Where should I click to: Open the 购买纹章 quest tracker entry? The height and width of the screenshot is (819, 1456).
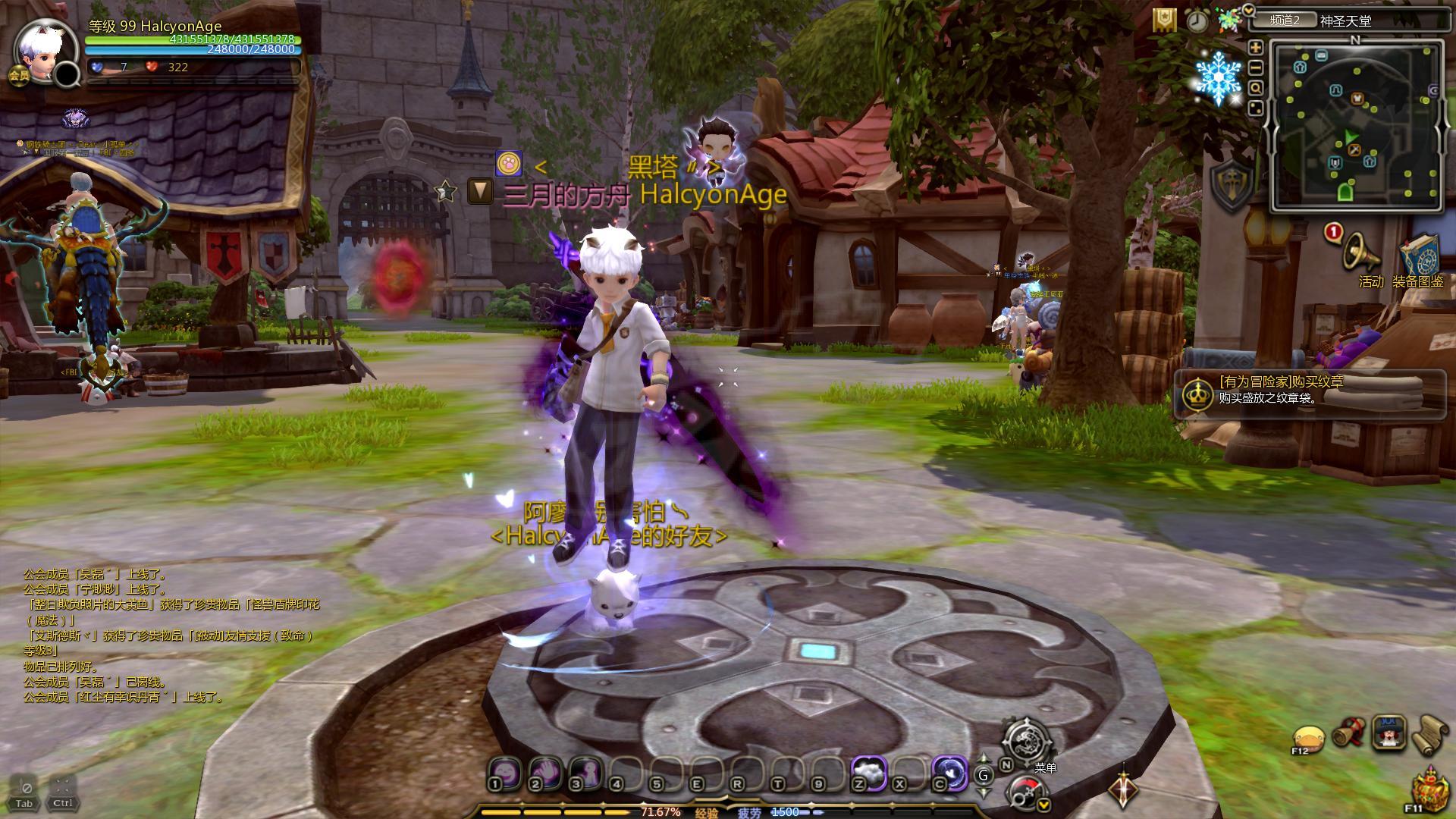[x=1310, y=390]
